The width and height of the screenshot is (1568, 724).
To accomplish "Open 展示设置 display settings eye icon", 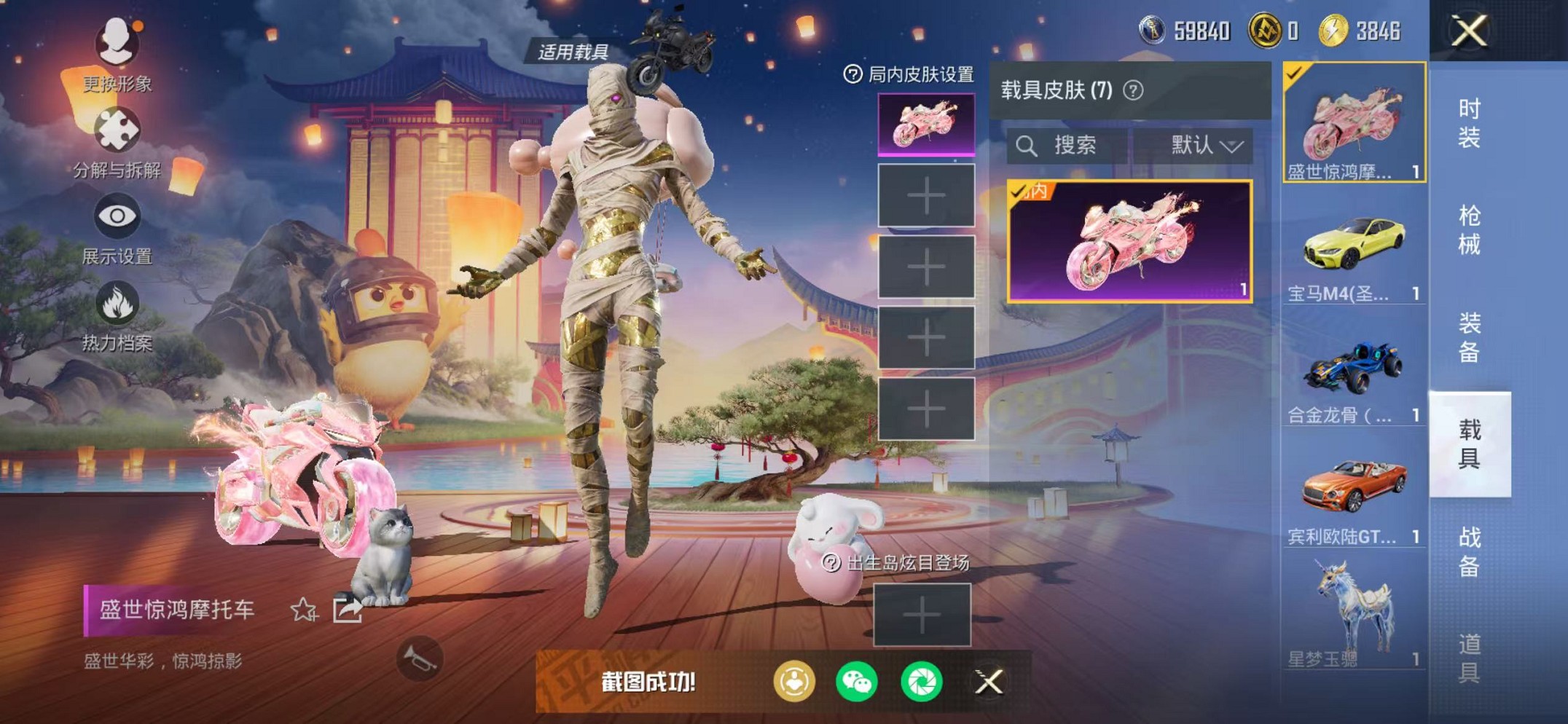I will pyautogui.click(x=117, y=215).
